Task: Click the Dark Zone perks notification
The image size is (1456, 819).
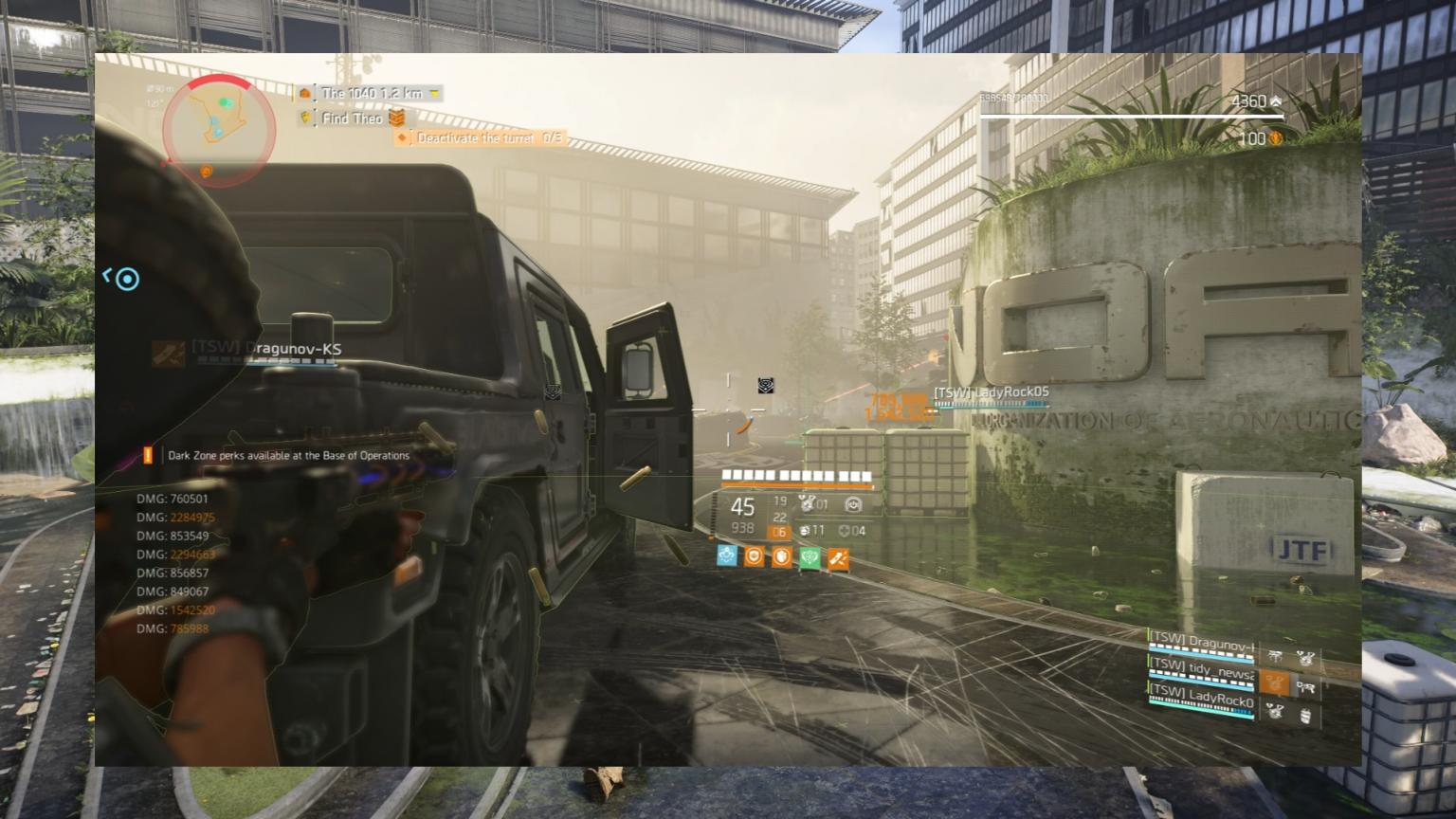Action: coord(288,456)
